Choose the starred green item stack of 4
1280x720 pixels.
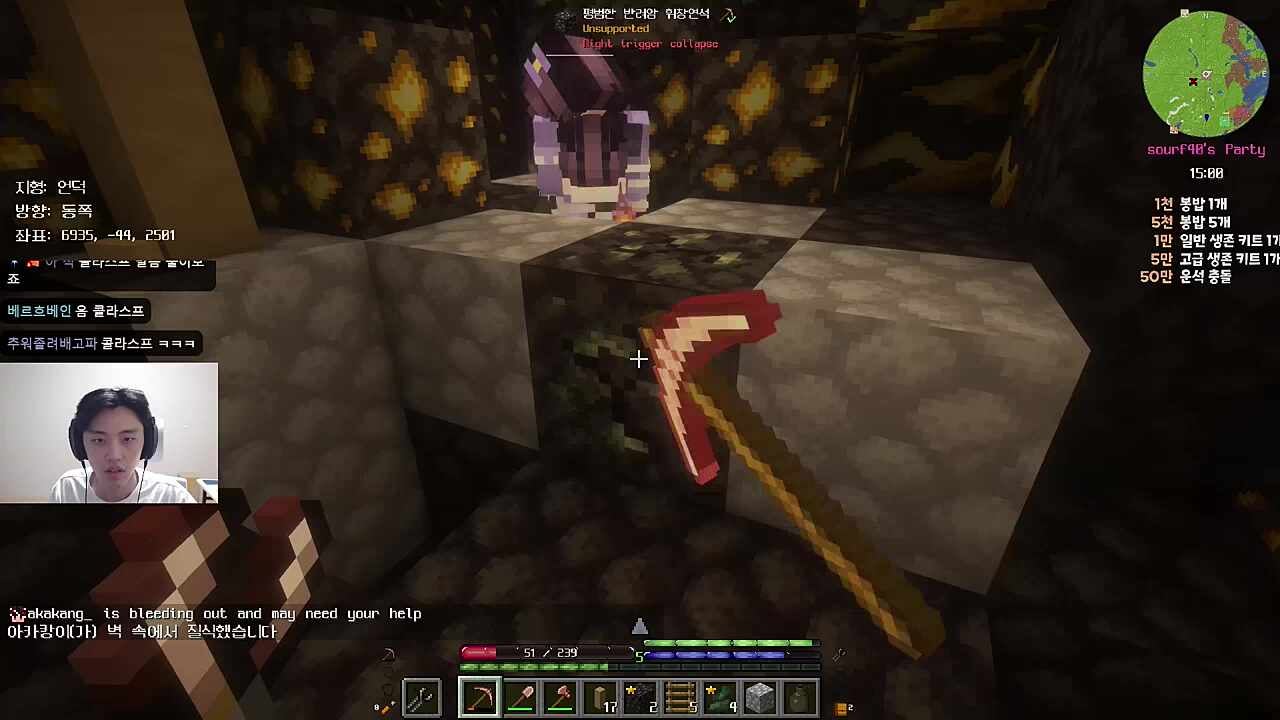[720, 697]
